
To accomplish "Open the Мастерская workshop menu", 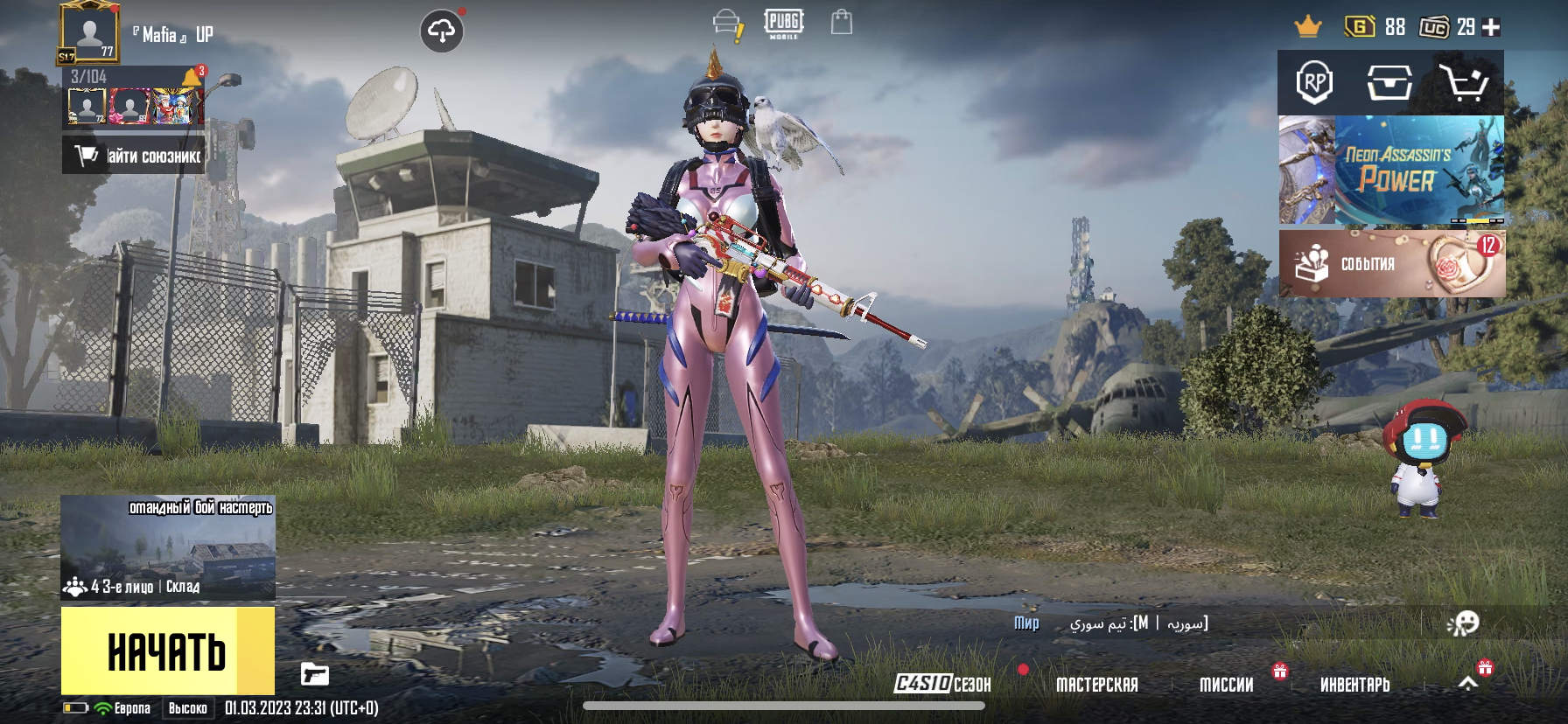I will tap(1096, 685).
